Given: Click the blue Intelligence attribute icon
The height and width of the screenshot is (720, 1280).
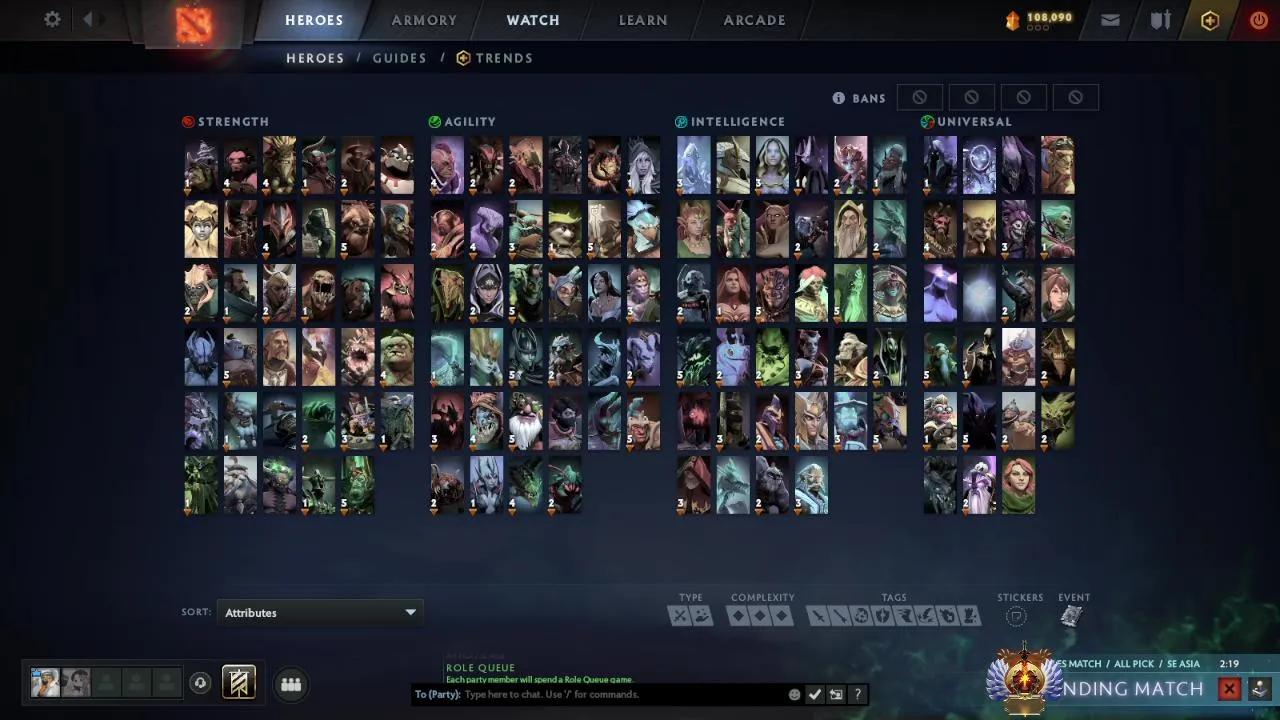Looking at the screenshot, I should [679, 121].
